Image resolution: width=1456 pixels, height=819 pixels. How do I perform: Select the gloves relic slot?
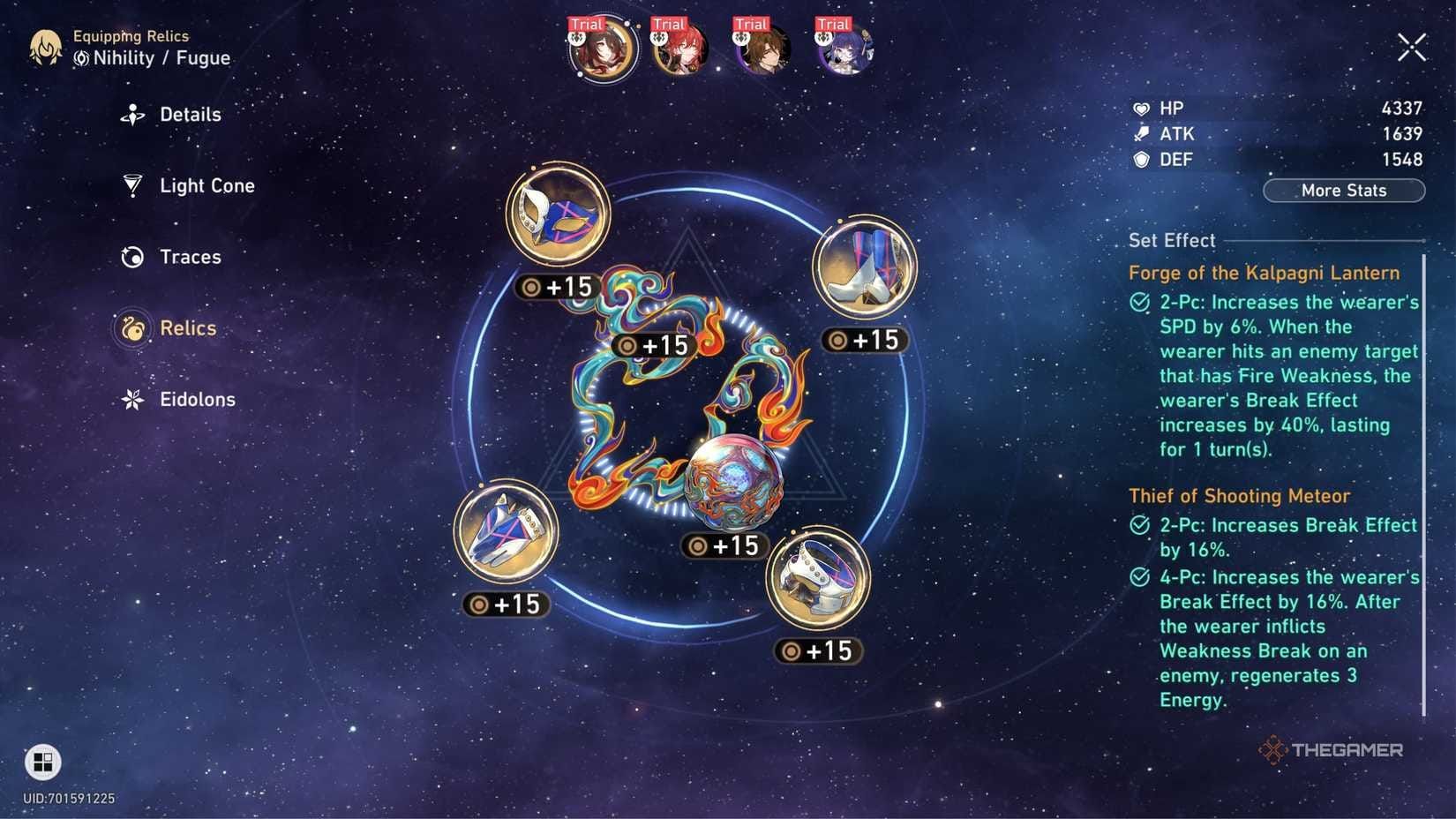point(506,532)
